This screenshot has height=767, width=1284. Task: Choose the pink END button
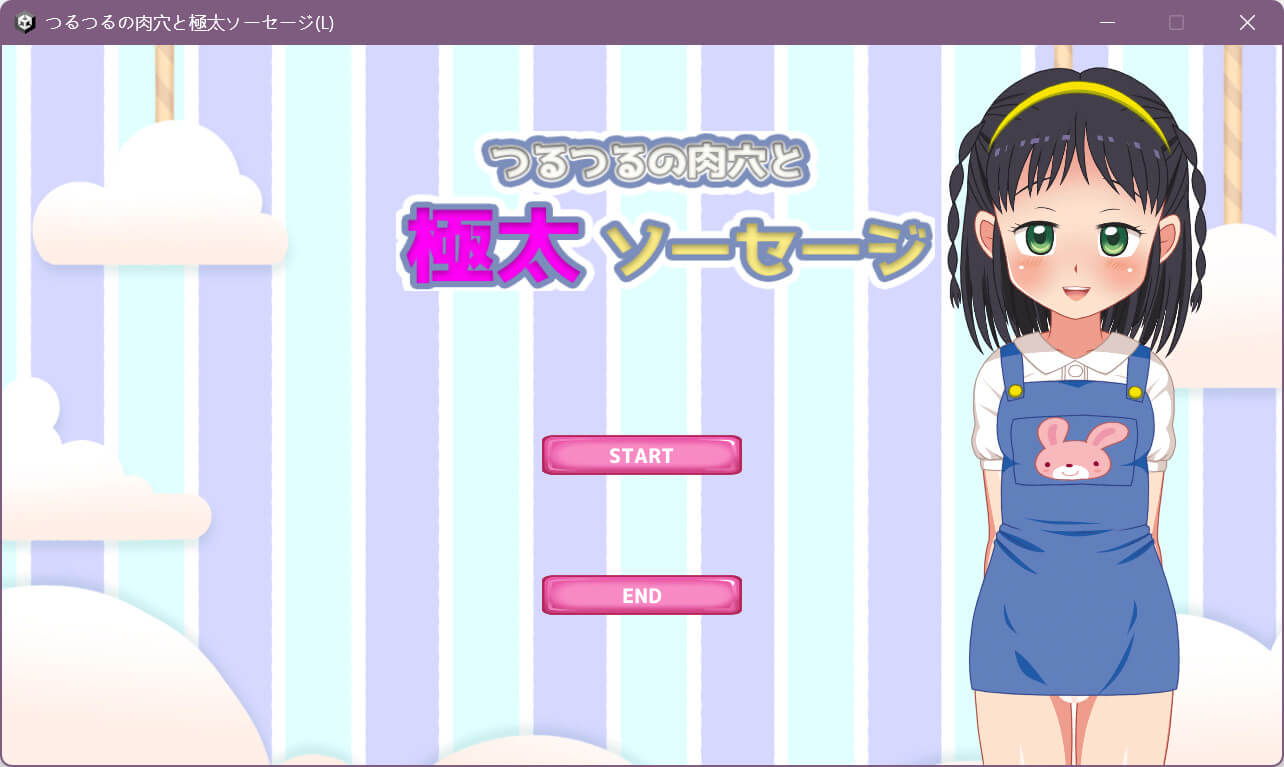(641, 595)
